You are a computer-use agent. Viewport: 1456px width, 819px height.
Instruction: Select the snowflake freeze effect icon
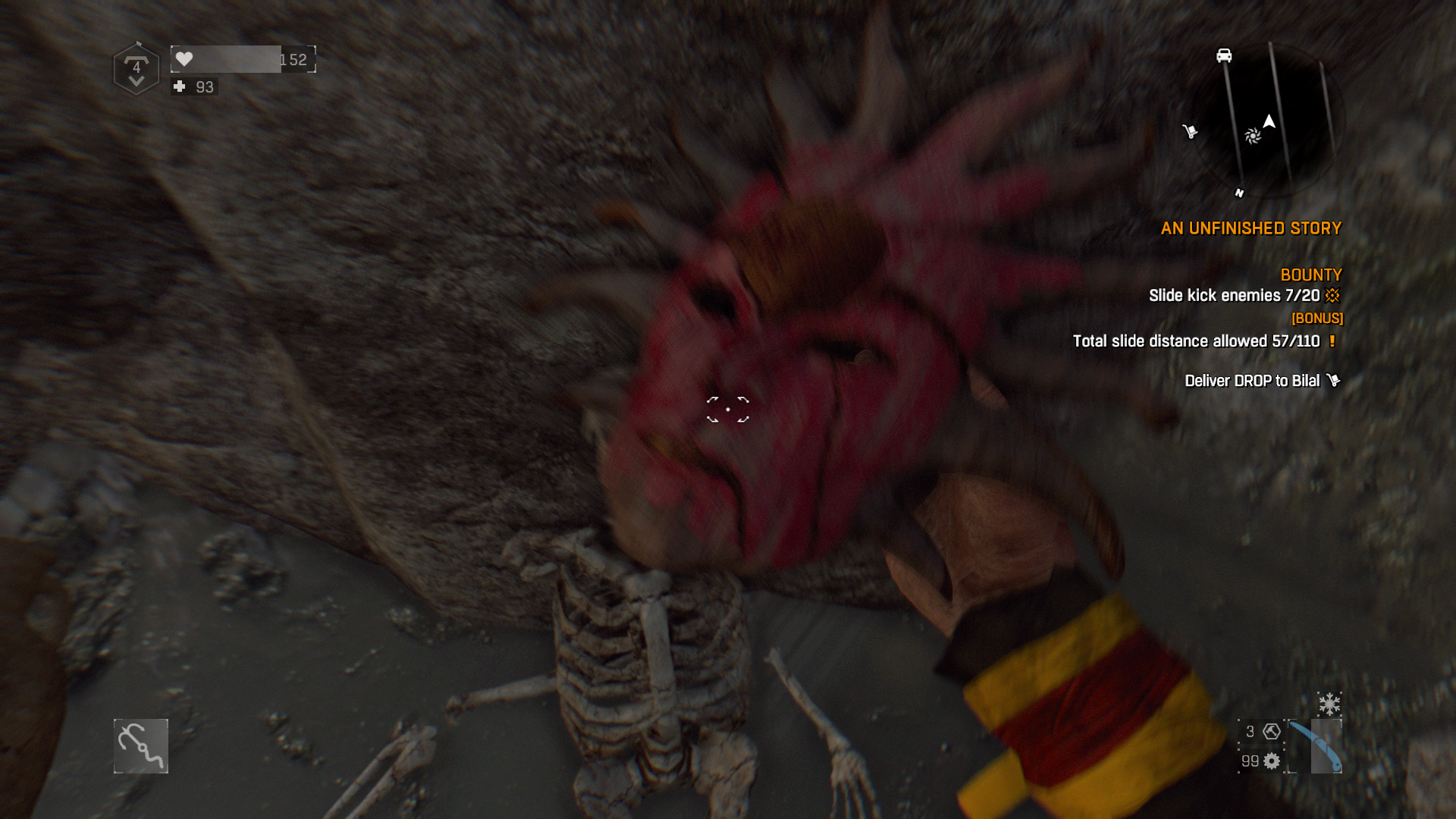coord(1329,704)
